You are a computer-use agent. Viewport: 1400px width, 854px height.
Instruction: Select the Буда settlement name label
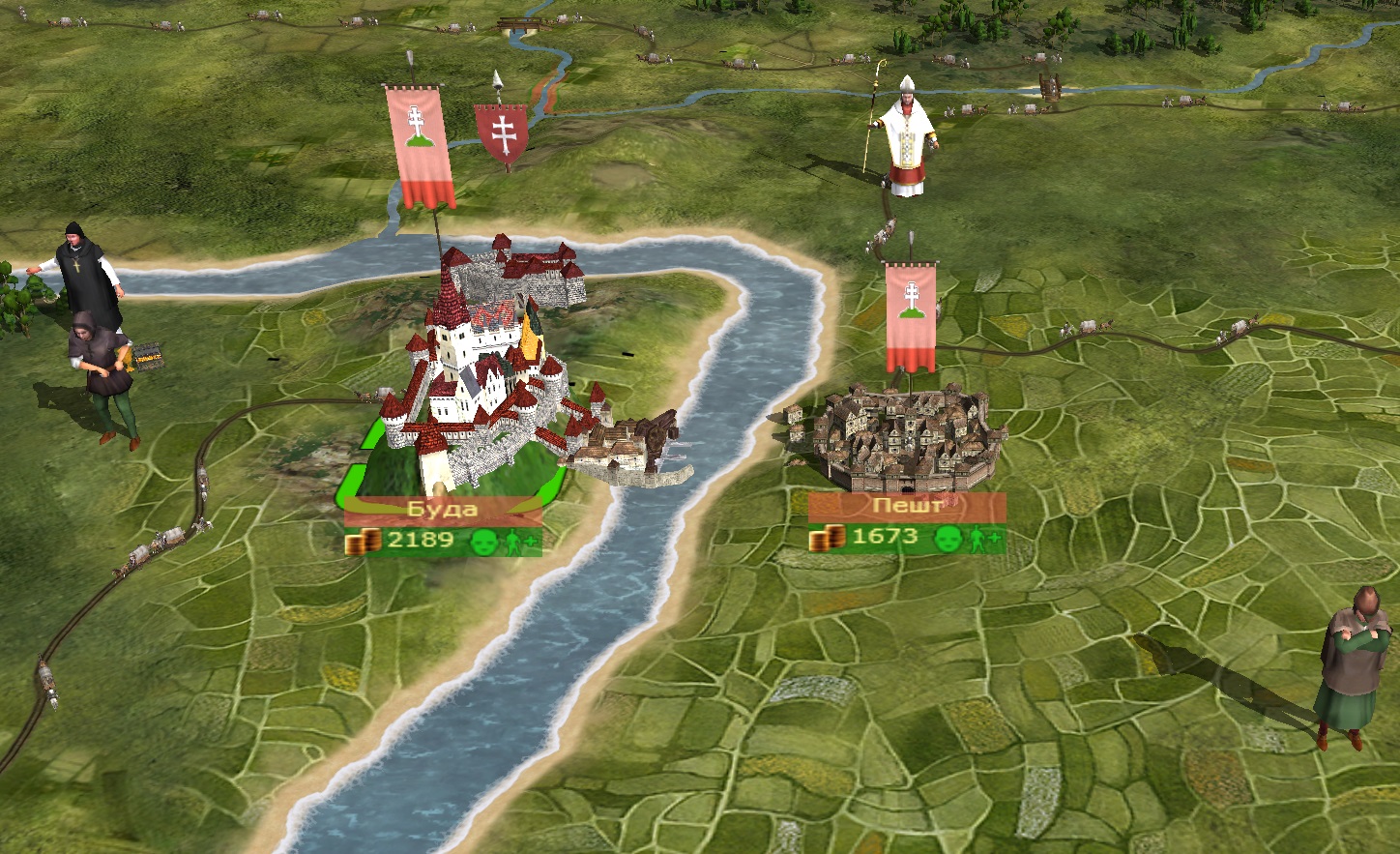pyautogui.click(x=443, y=510)
